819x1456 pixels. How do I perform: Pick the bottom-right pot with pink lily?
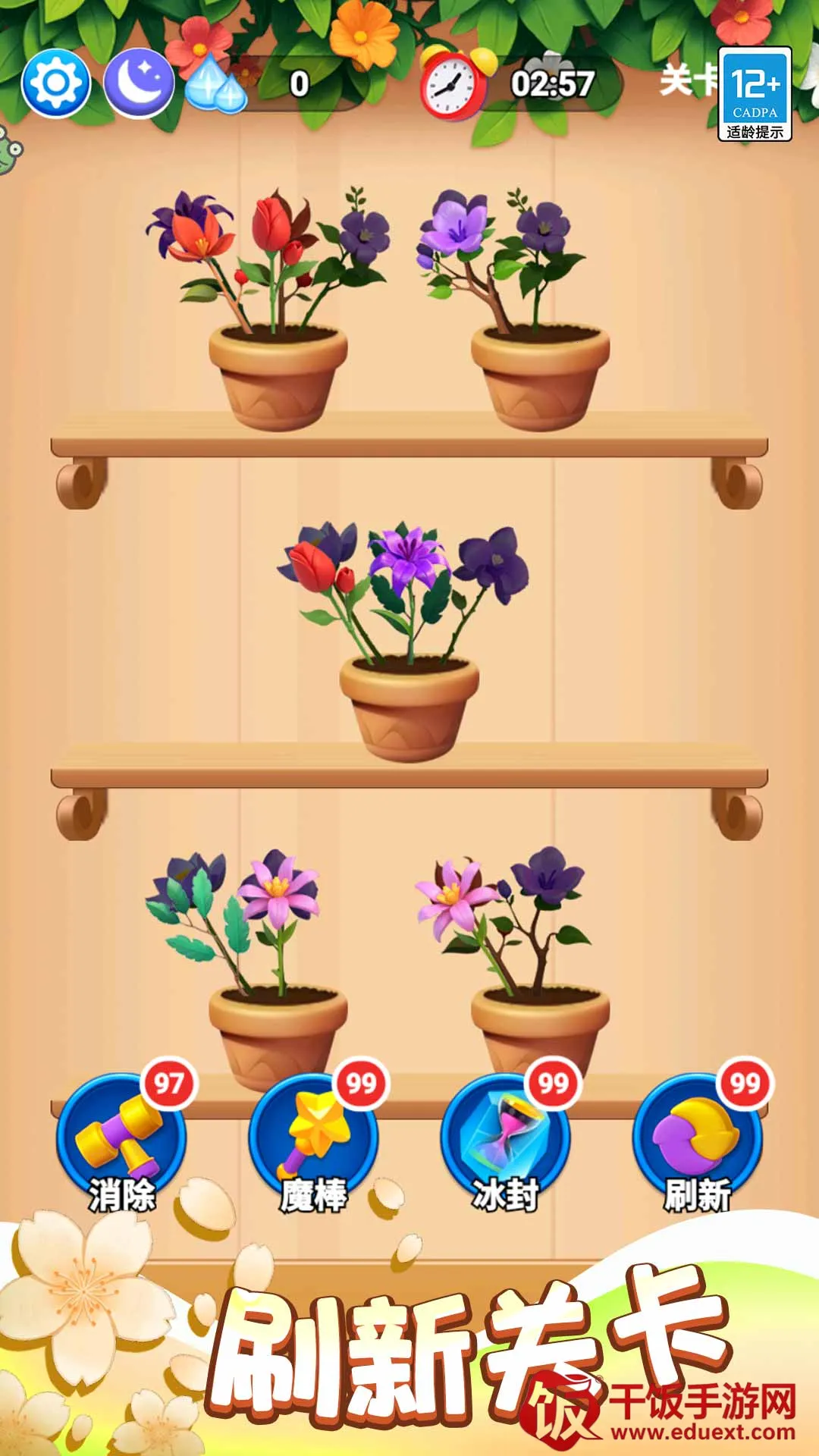540,1024
